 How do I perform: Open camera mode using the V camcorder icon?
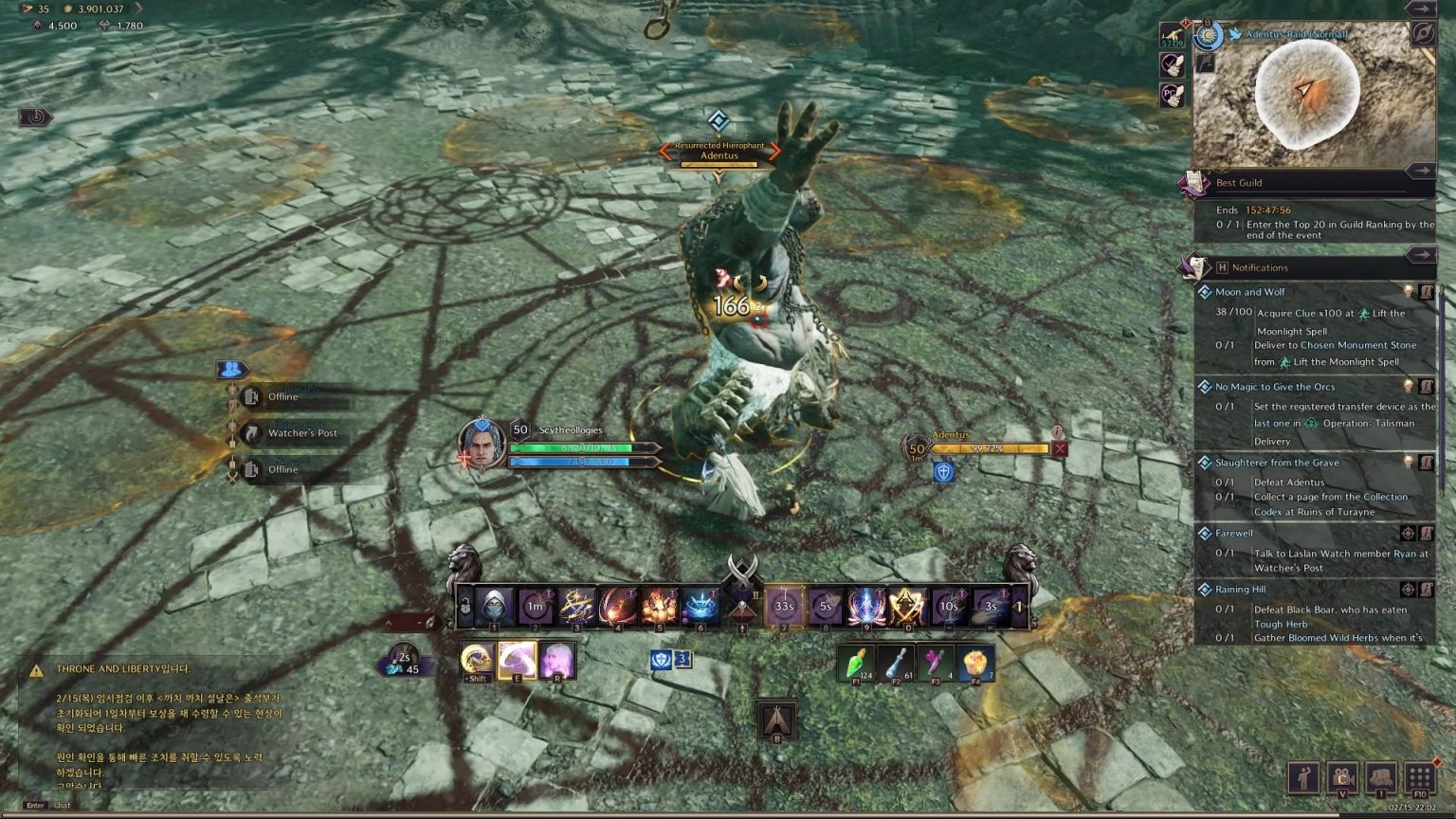[x=1343, y=777]
